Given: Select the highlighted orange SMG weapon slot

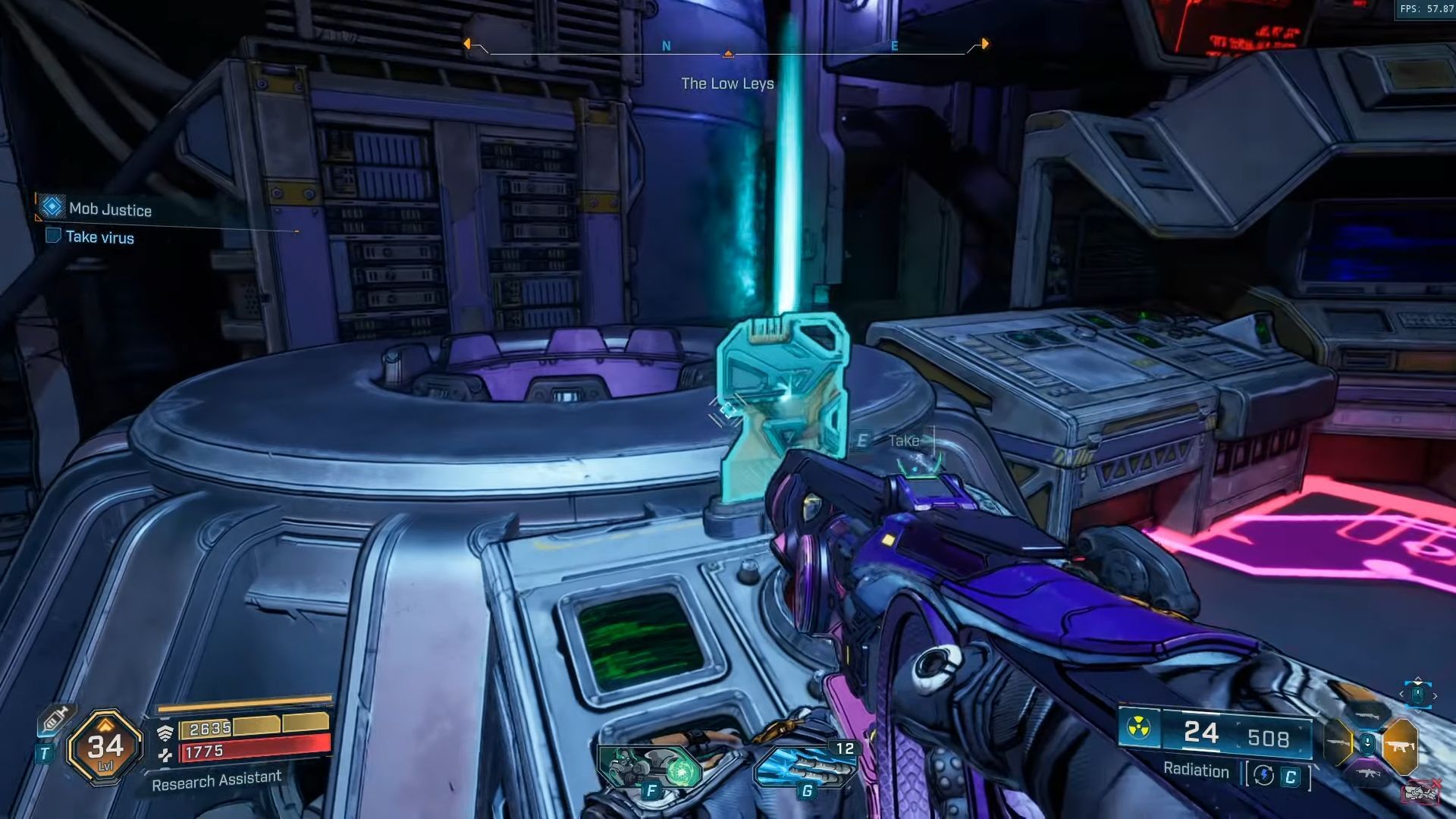Looking at the screenshot, I should [1399, 746].
